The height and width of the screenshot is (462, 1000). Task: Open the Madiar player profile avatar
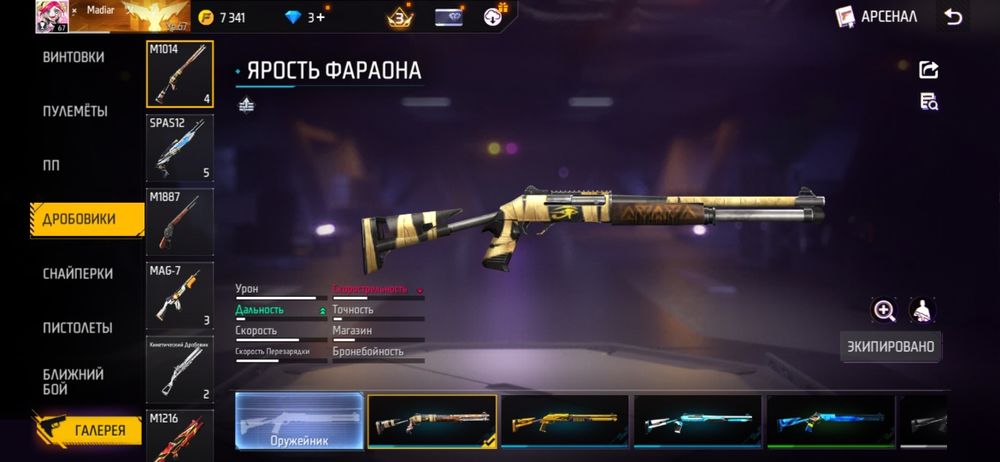(51, 16)
